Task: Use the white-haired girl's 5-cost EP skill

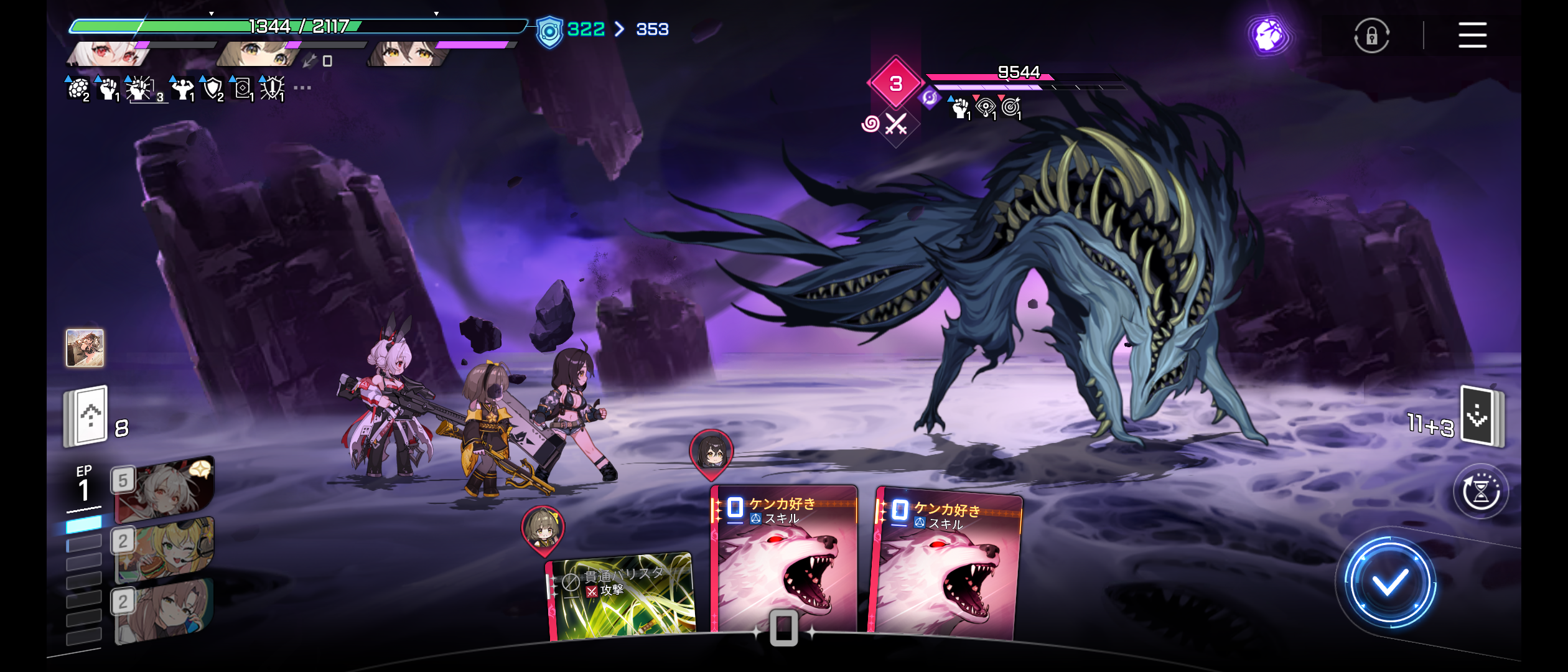Action: [x=164, y=488]
